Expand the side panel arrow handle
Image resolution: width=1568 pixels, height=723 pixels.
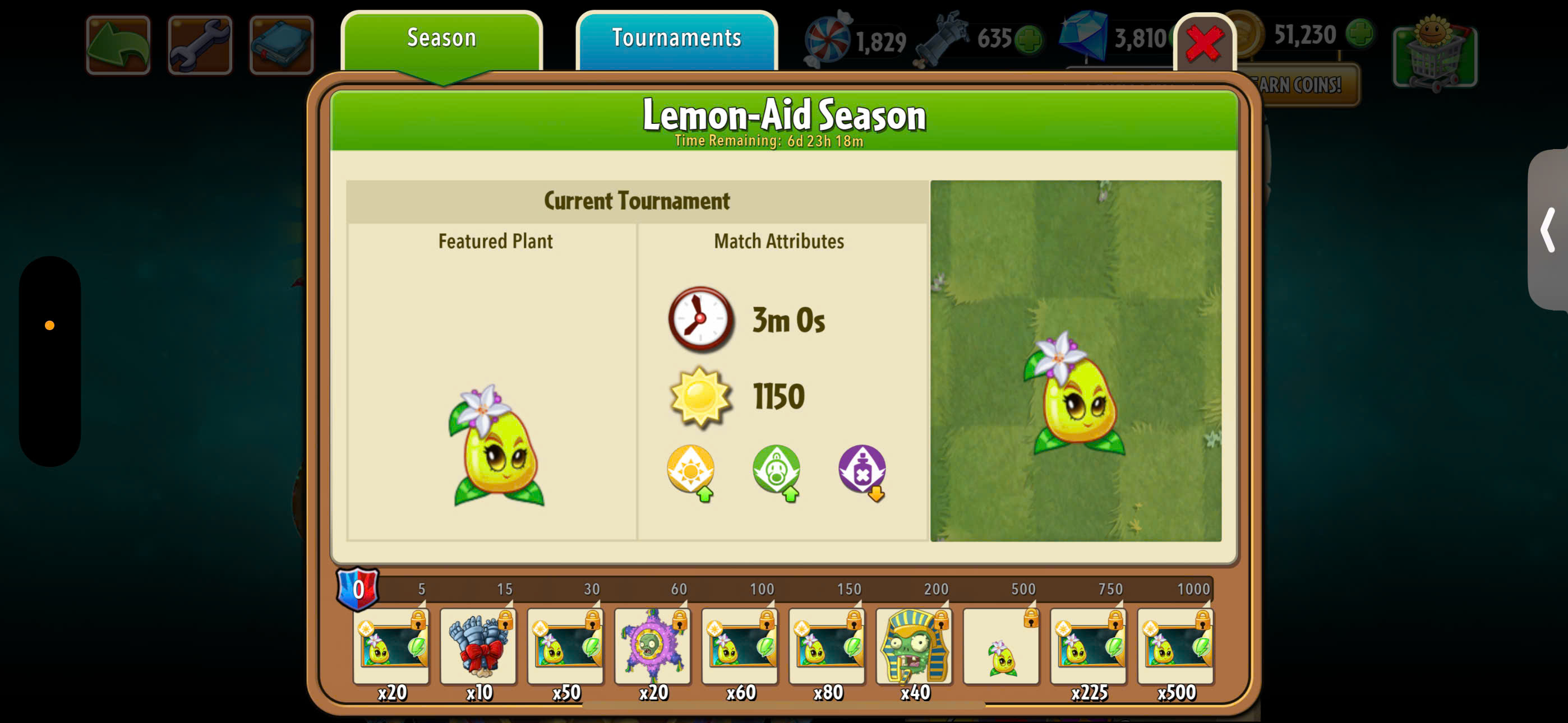[x=1548, y=230]
